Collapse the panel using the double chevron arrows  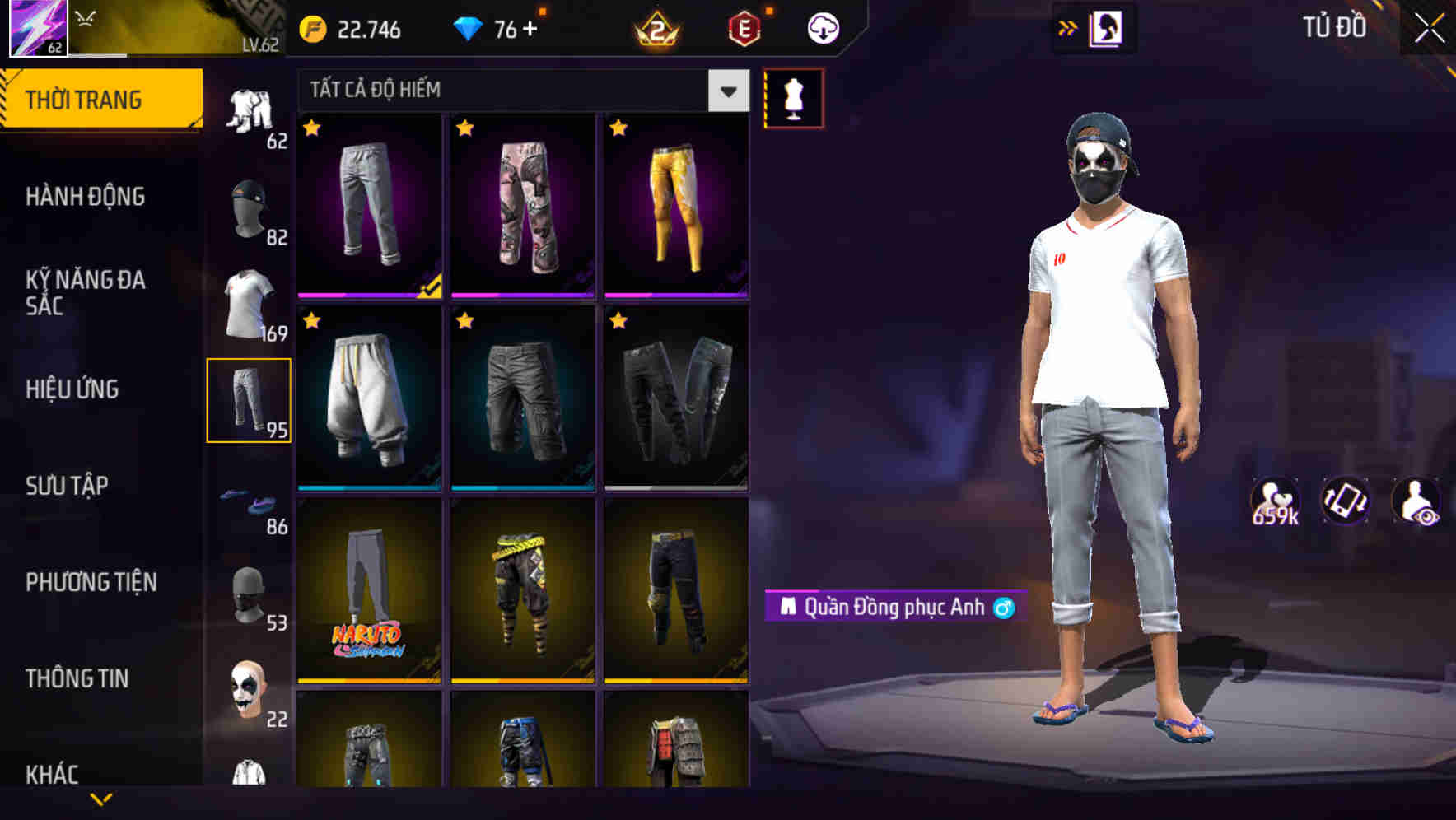coord(1068,27)
